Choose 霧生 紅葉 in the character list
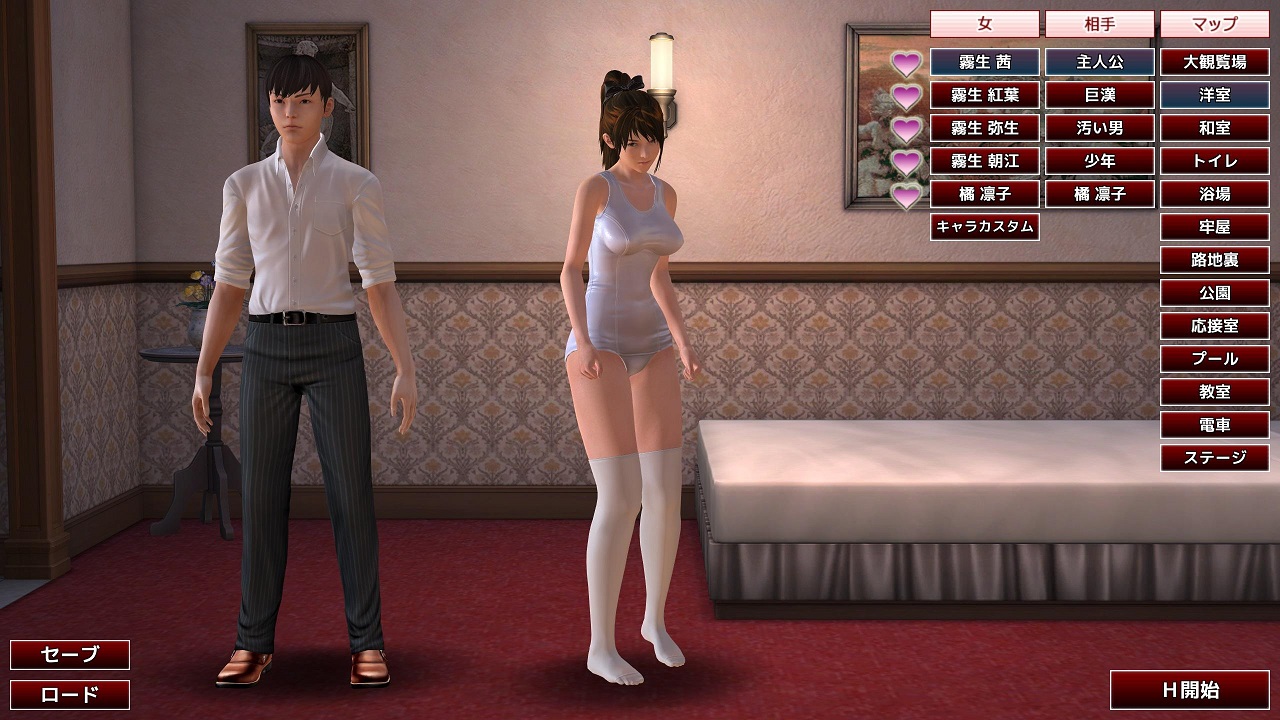The image size is (1280, 720). tap(985, 95)
